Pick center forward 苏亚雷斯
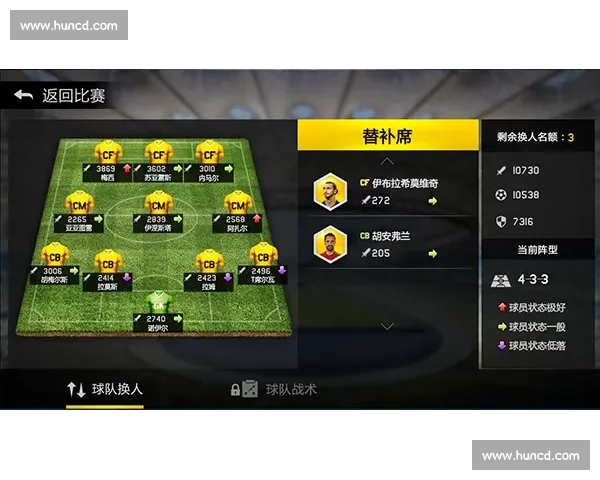The image size is (600, 480). 158,158
